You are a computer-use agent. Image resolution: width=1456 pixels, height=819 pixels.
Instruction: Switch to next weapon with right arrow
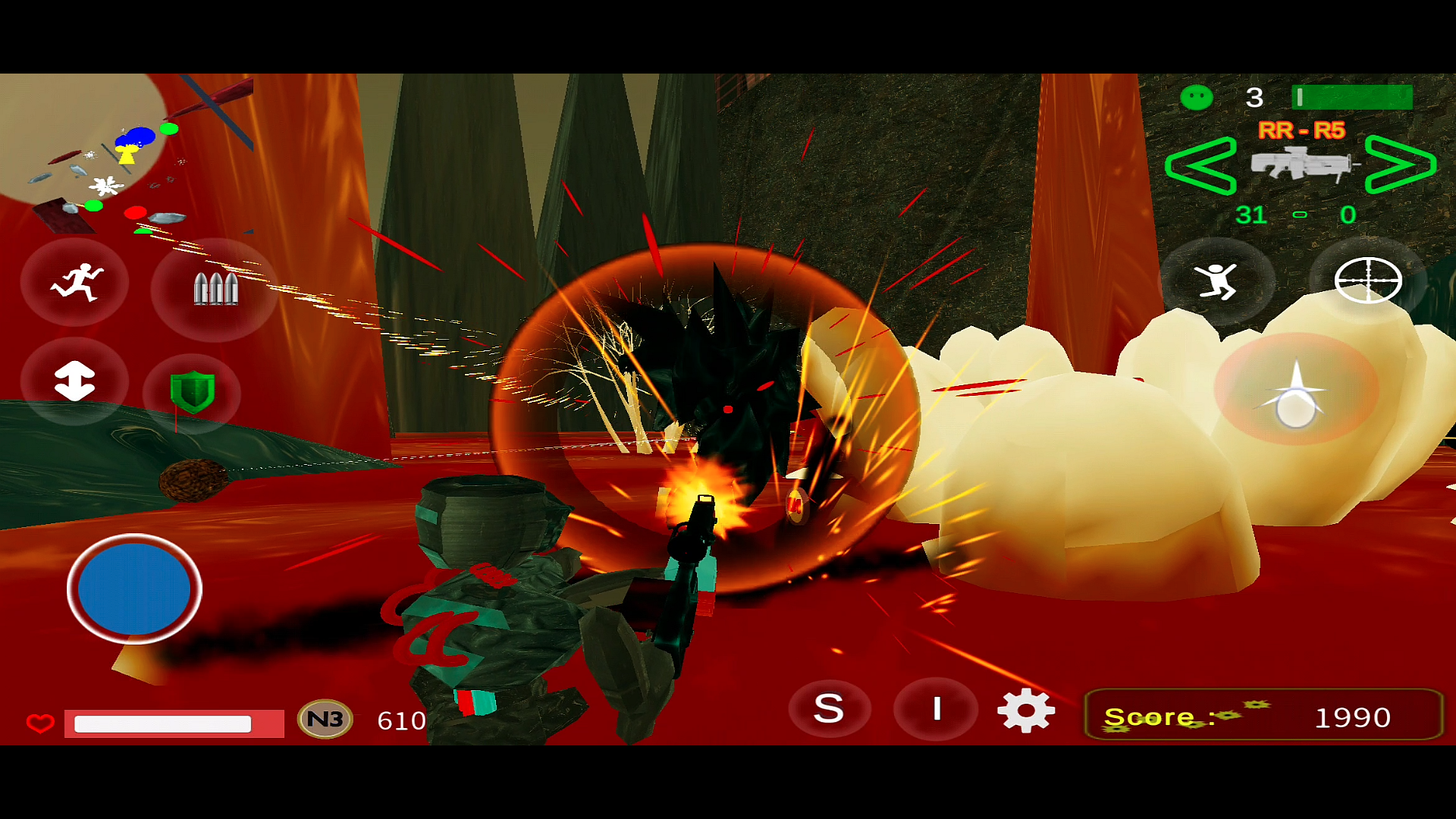[1400, 165]
